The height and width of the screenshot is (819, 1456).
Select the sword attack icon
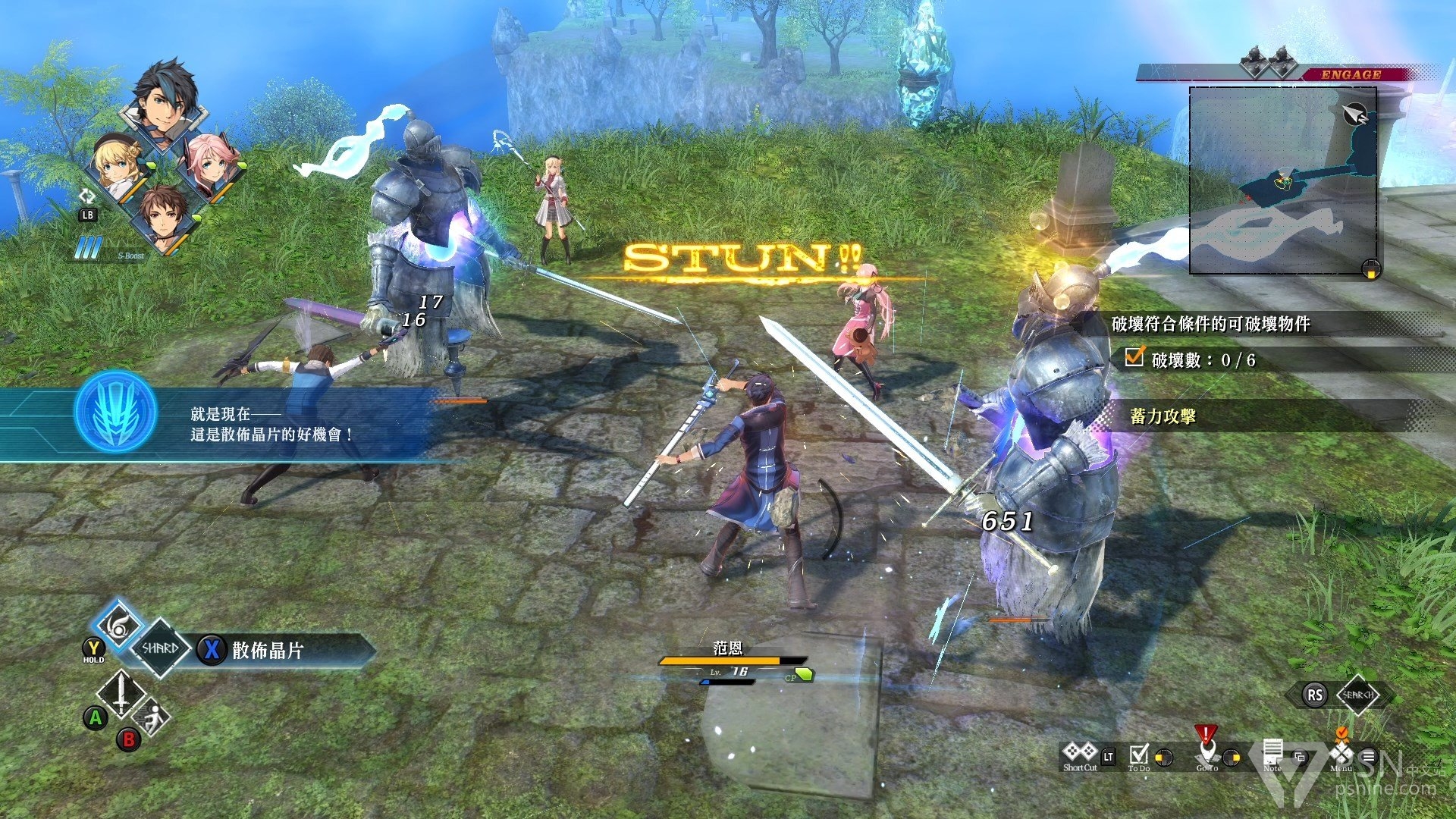pyautogui.click(x=121, y=693)
